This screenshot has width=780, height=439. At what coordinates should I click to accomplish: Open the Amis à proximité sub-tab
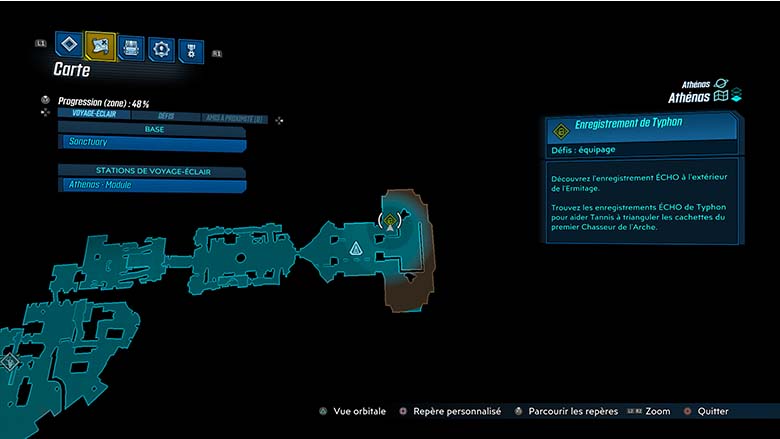coord(233,118)
